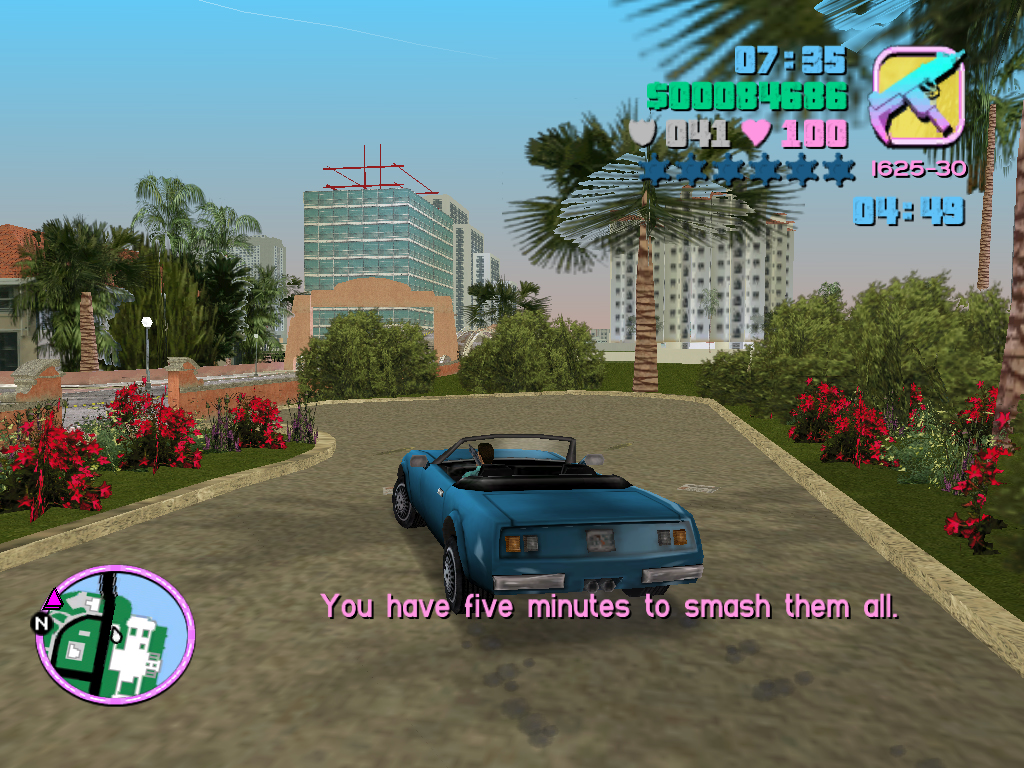Click the purple triangle mission marker on radar
This screenshot has height=768, width=1024.
(x=53, y=599)
